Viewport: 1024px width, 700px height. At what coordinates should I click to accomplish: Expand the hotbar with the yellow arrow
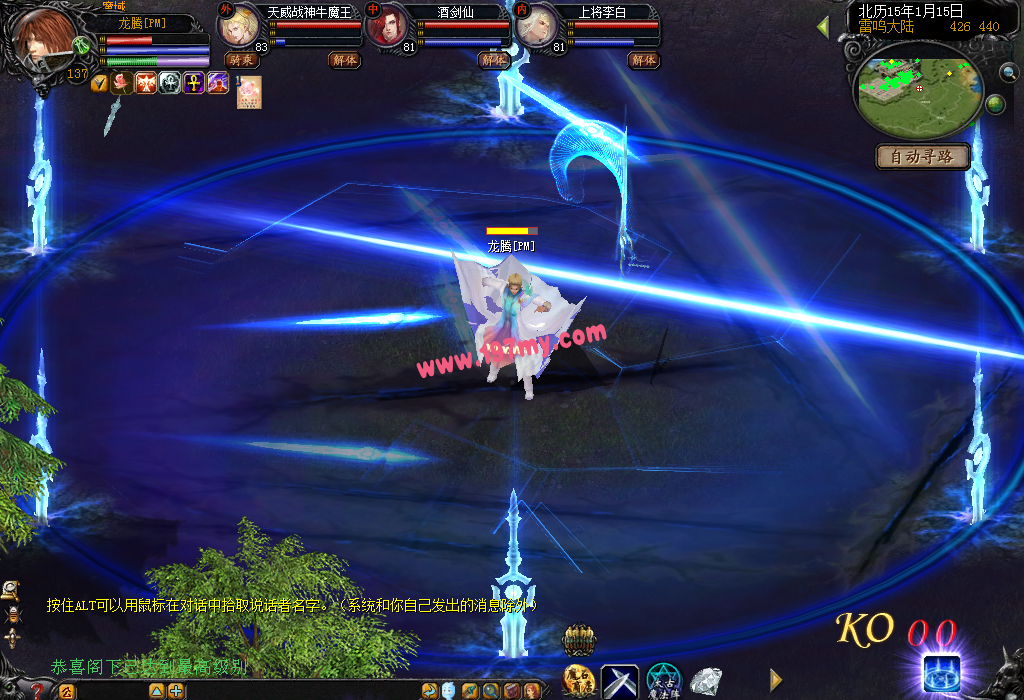pos(776,680)
